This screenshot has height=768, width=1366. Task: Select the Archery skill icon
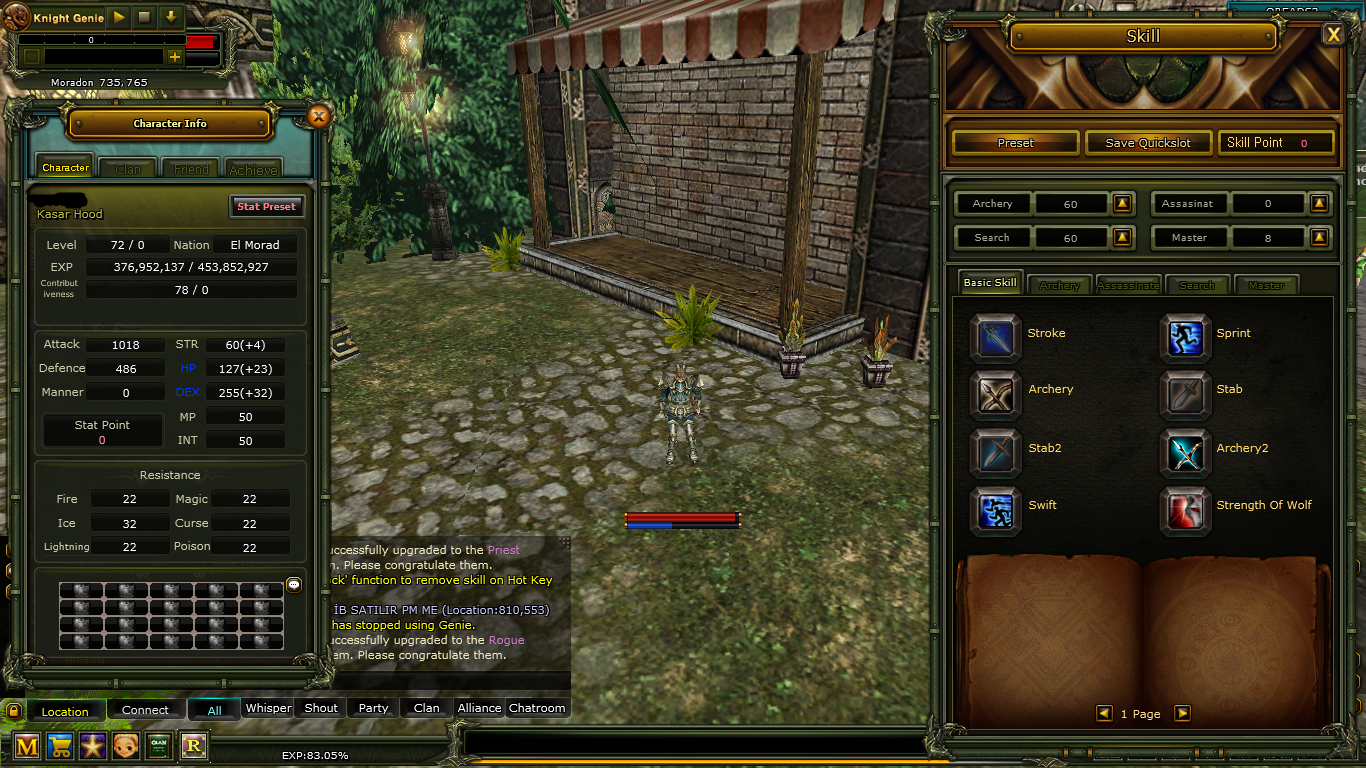coord(995,394)
